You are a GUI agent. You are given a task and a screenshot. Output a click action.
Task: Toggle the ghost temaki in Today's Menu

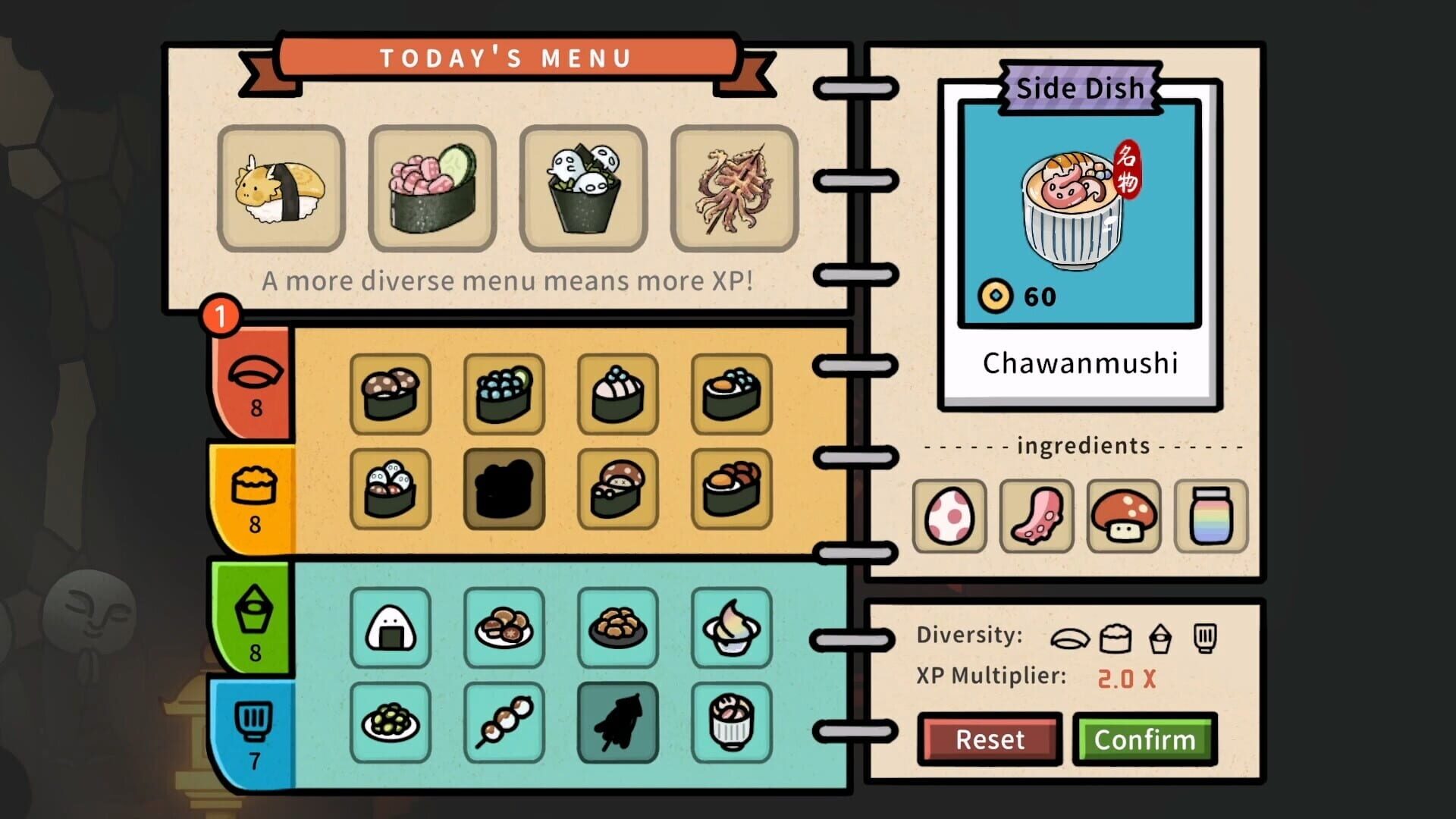pyautogui.click(x=583, y=187)
